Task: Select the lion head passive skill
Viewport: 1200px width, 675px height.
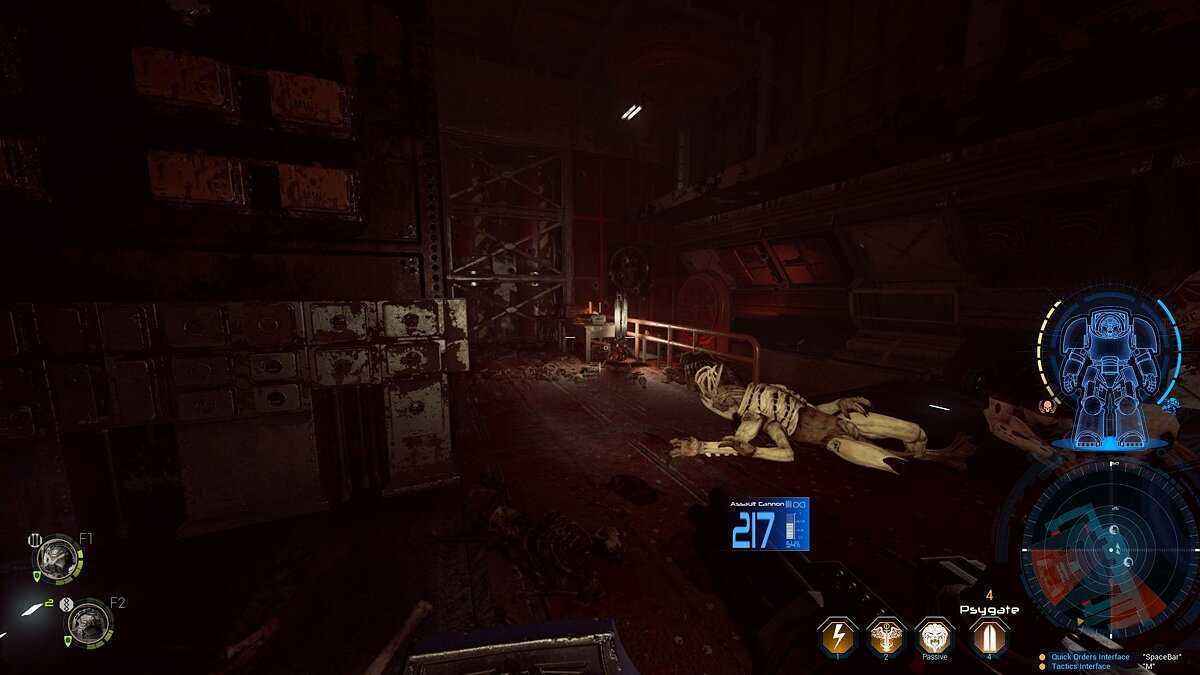Action: coord(934,635)
